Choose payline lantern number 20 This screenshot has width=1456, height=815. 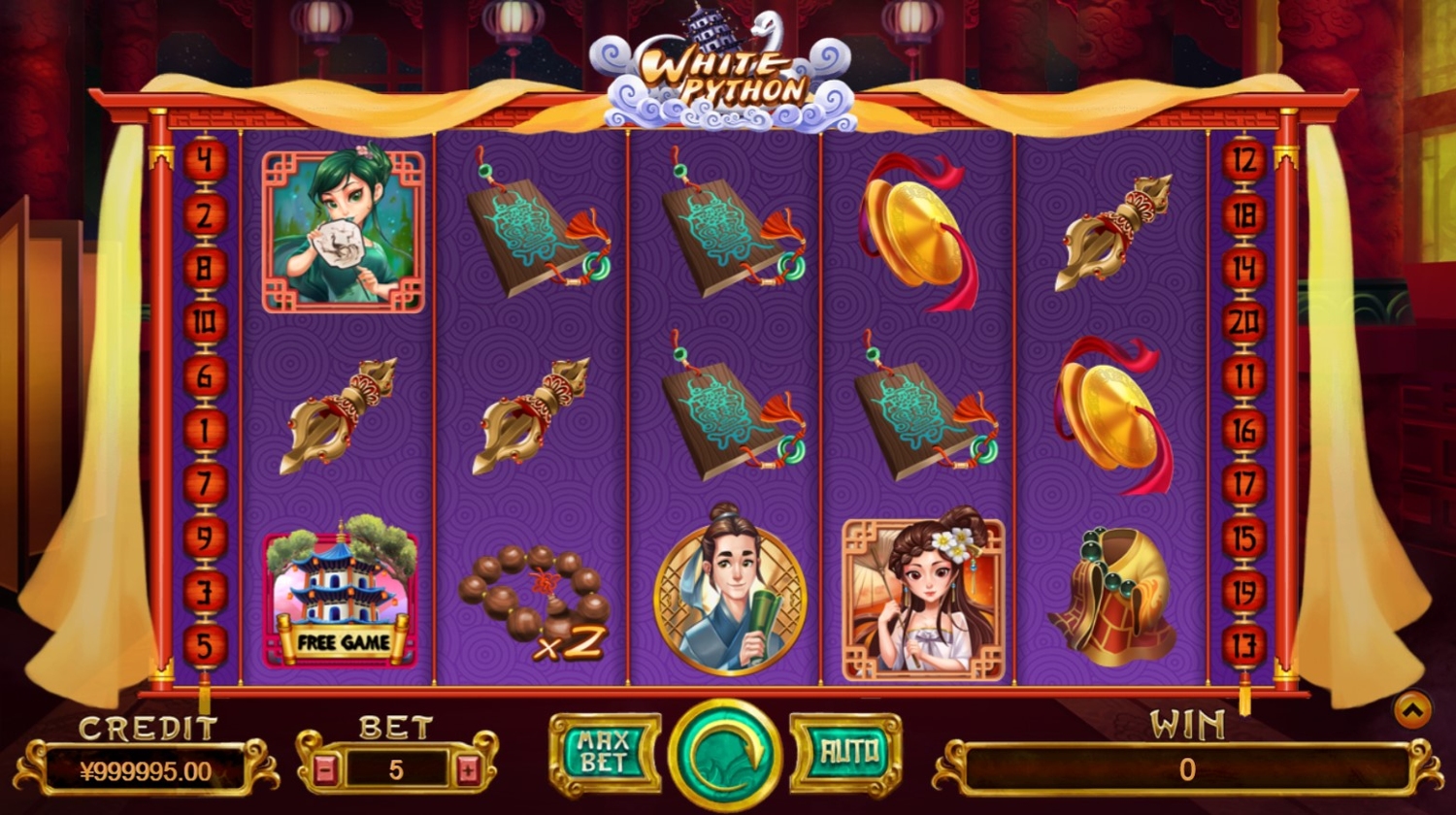tap(1244, 322)
